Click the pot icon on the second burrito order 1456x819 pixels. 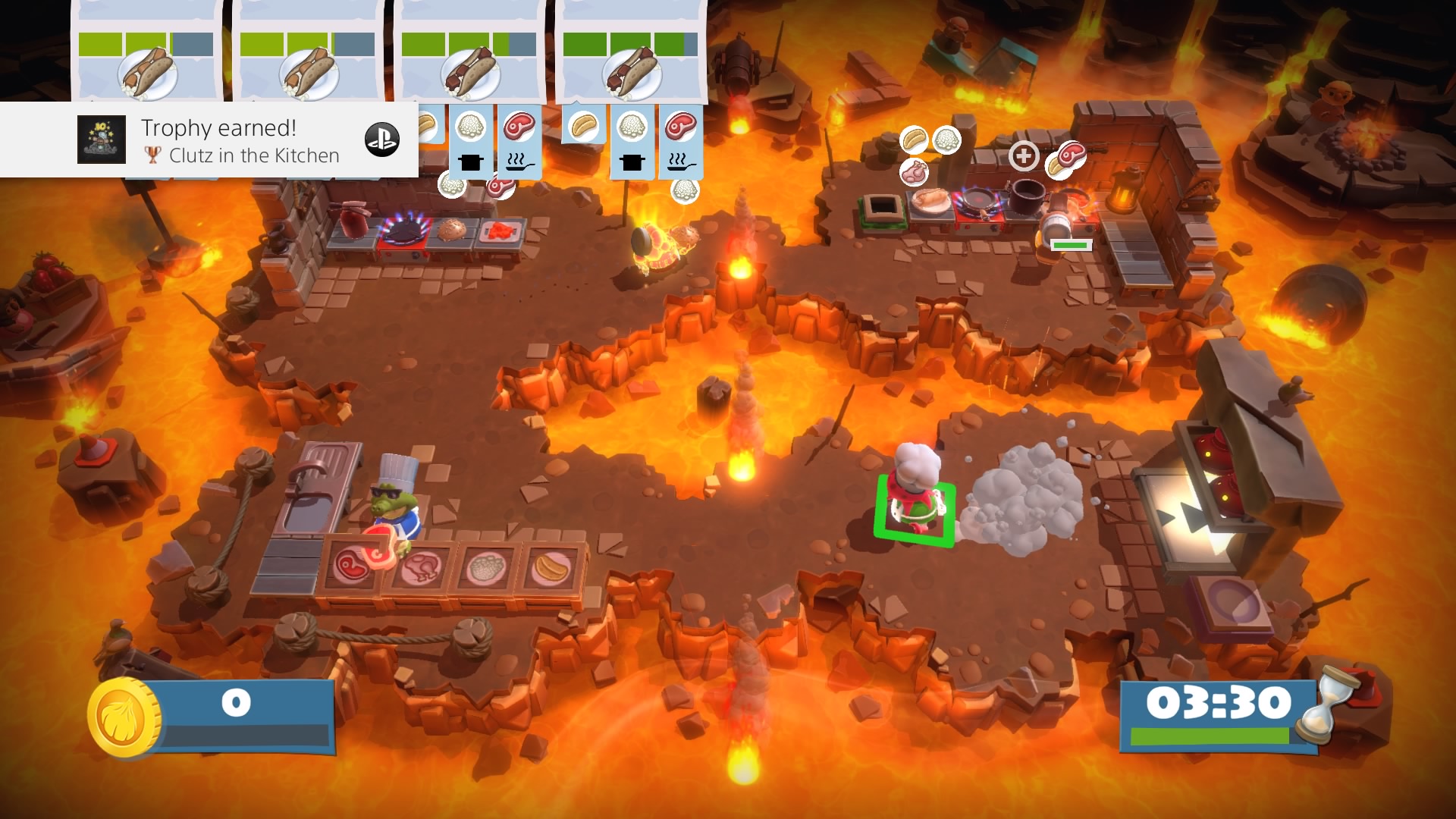point(631,162)
